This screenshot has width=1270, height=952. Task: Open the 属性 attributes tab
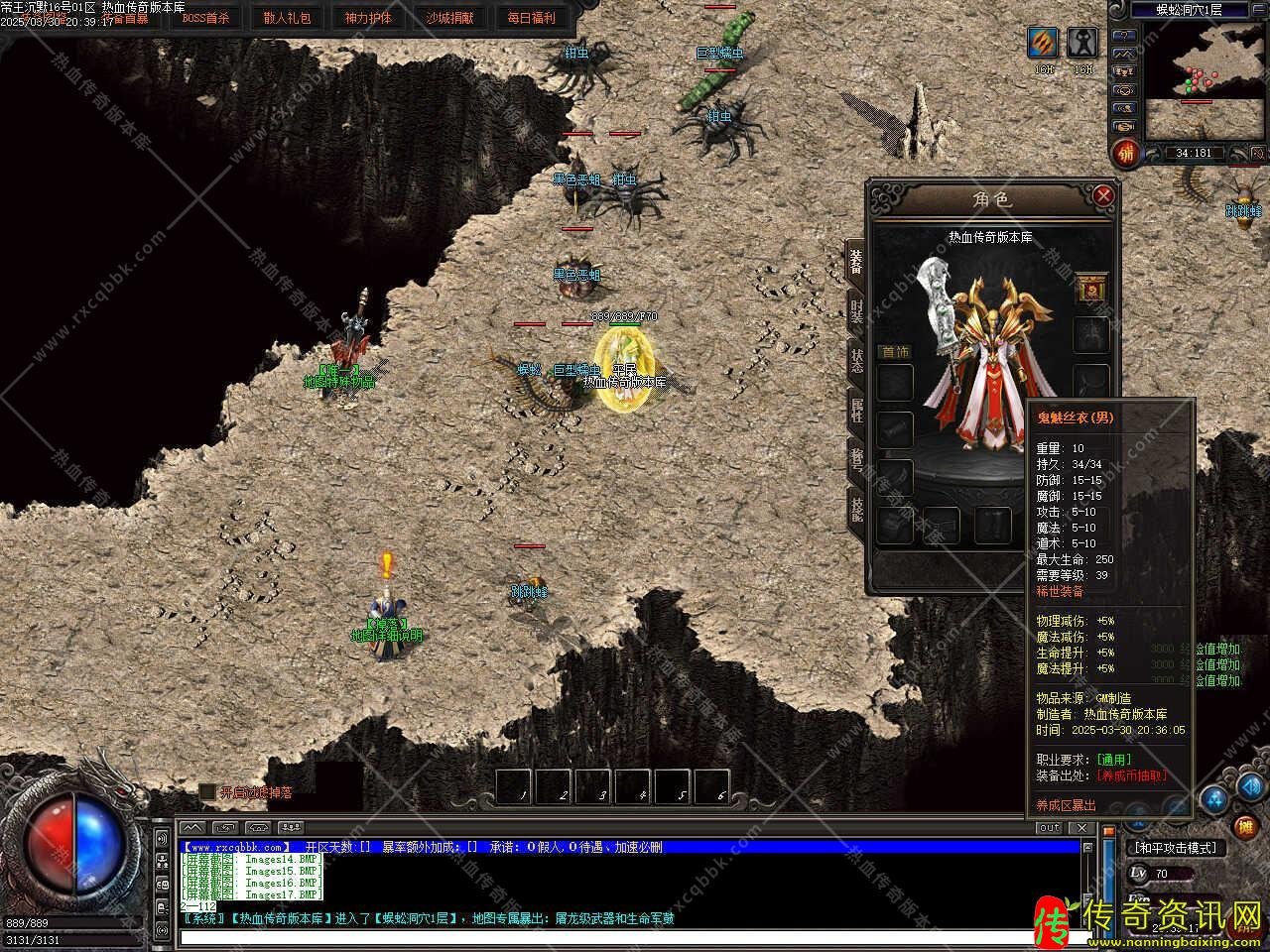tap(855, 409)
